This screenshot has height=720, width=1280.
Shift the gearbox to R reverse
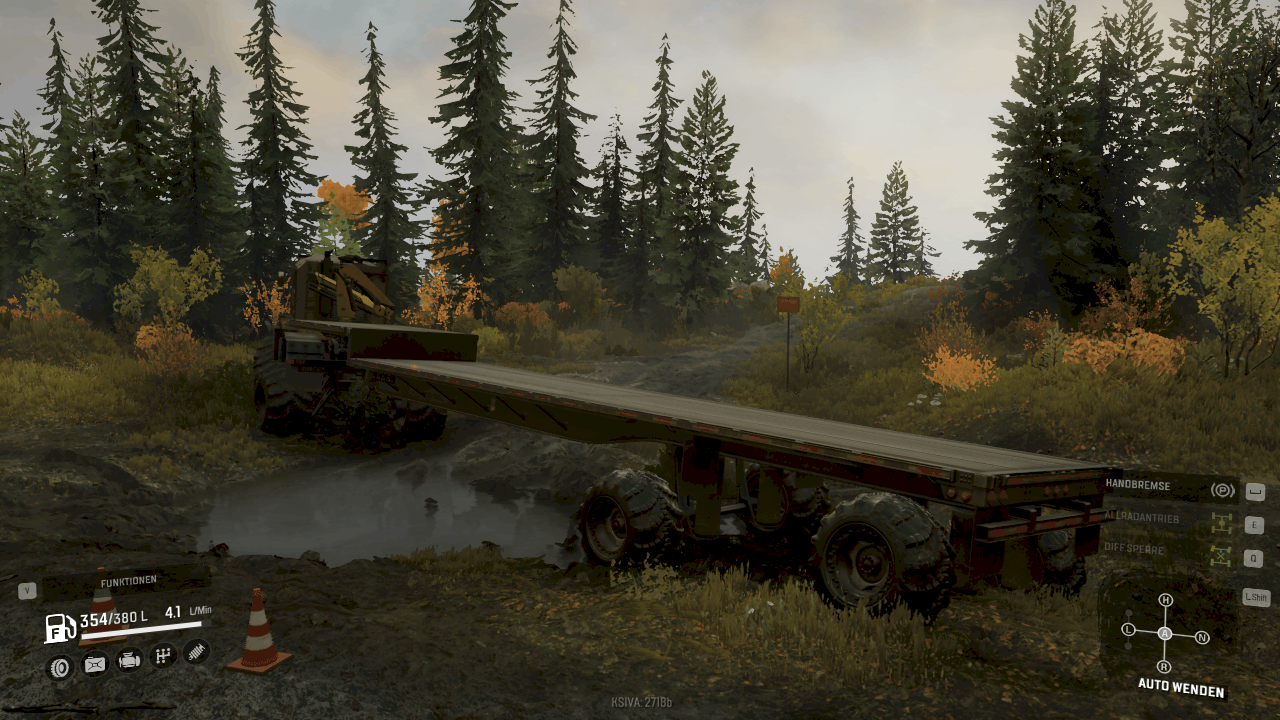pyautogui.click(x=1164, y=666)
